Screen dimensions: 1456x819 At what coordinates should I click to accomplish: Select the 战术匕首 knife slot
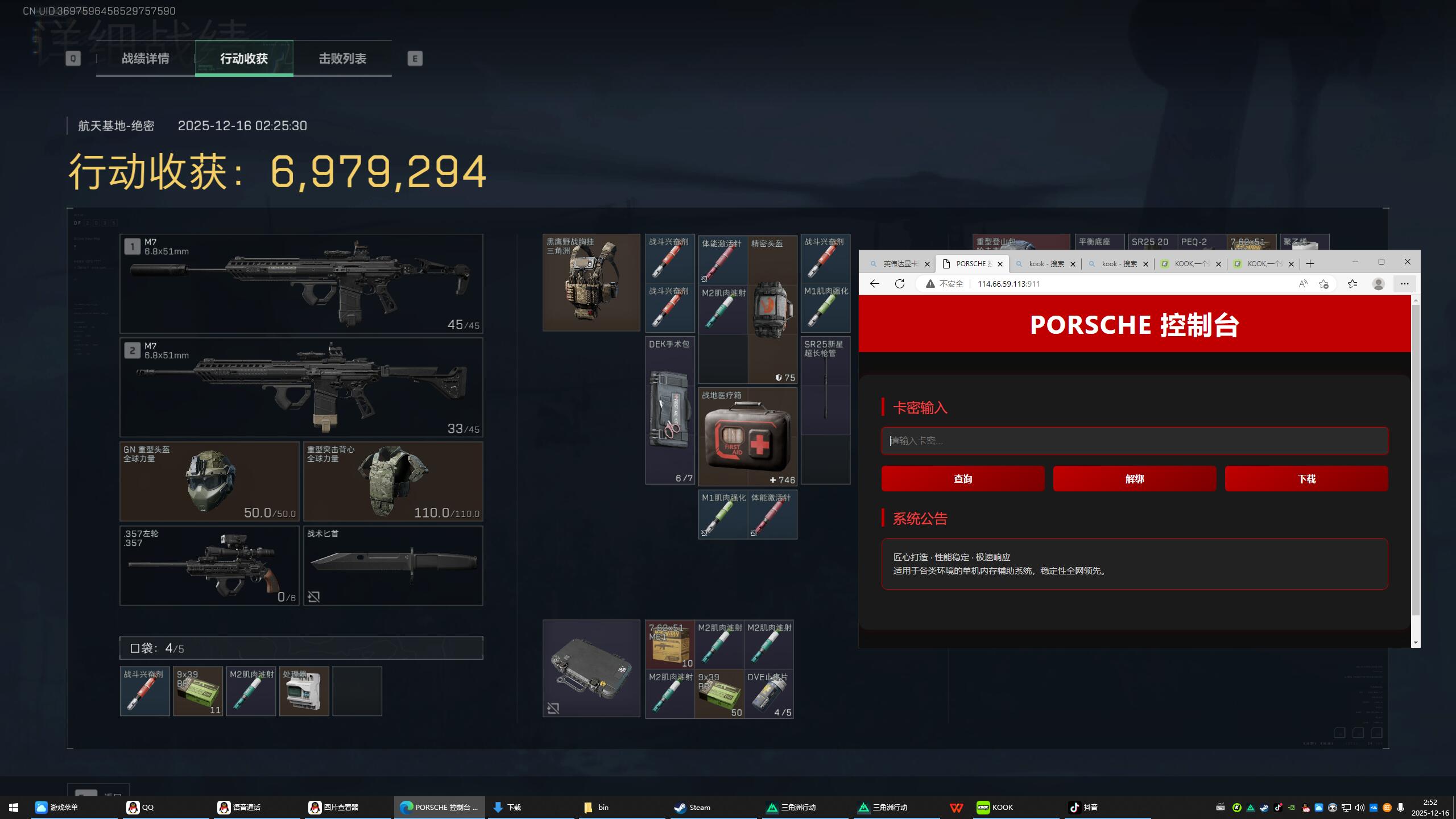point(393,565)
